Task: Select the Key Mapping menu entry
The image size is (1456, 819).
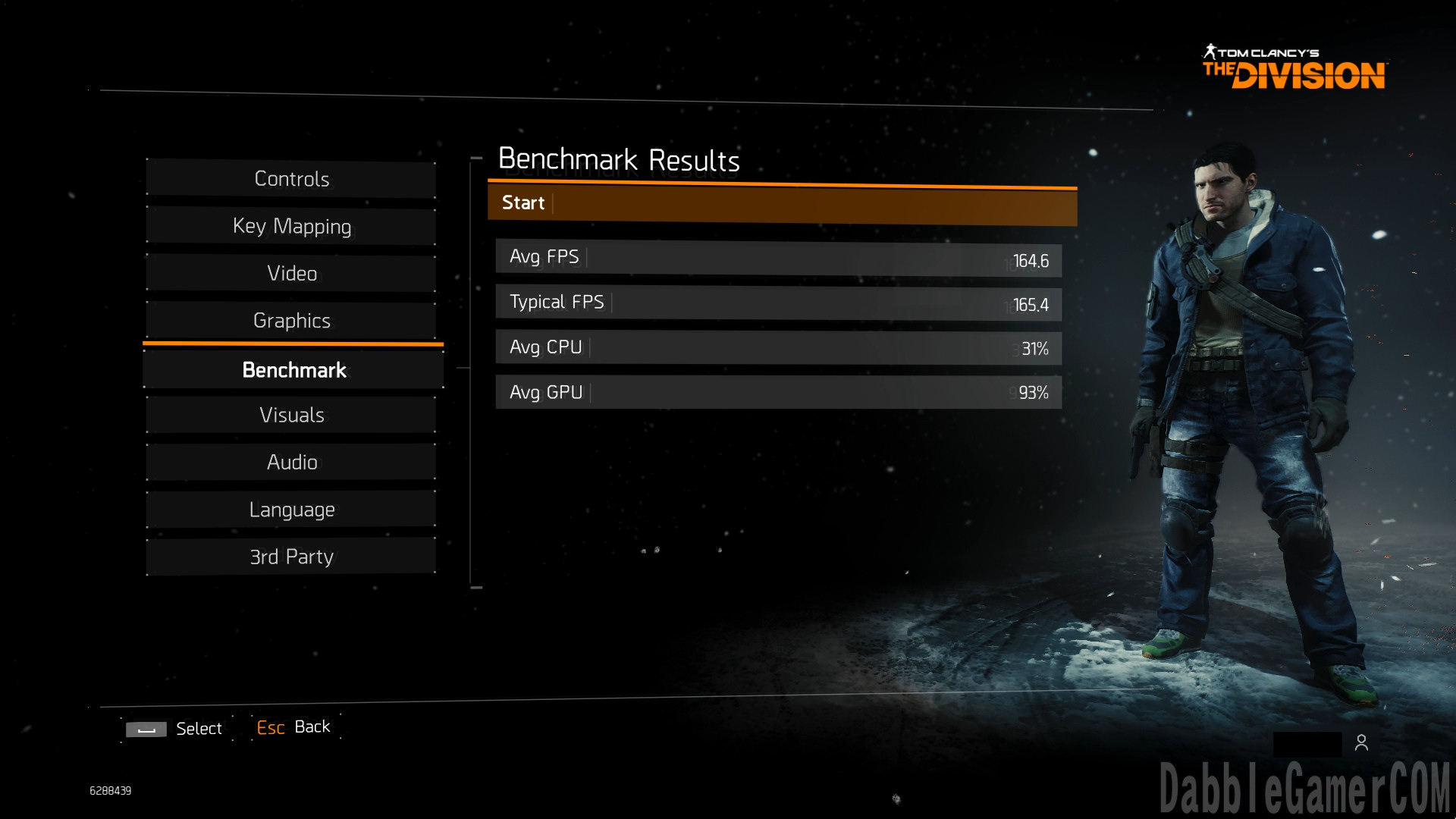Action: point(291,226)
